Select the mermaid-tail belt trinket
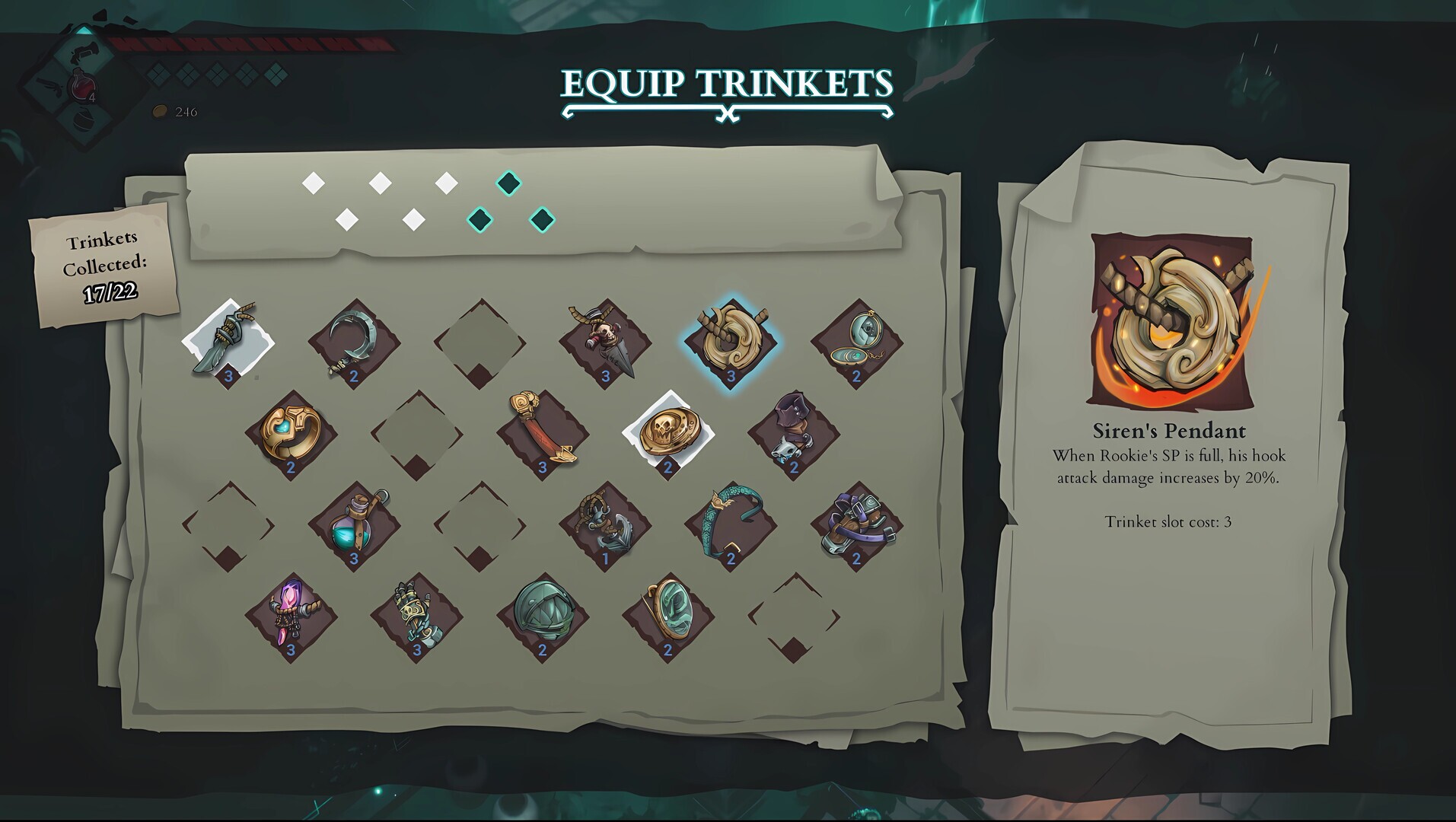 (731, 525)
